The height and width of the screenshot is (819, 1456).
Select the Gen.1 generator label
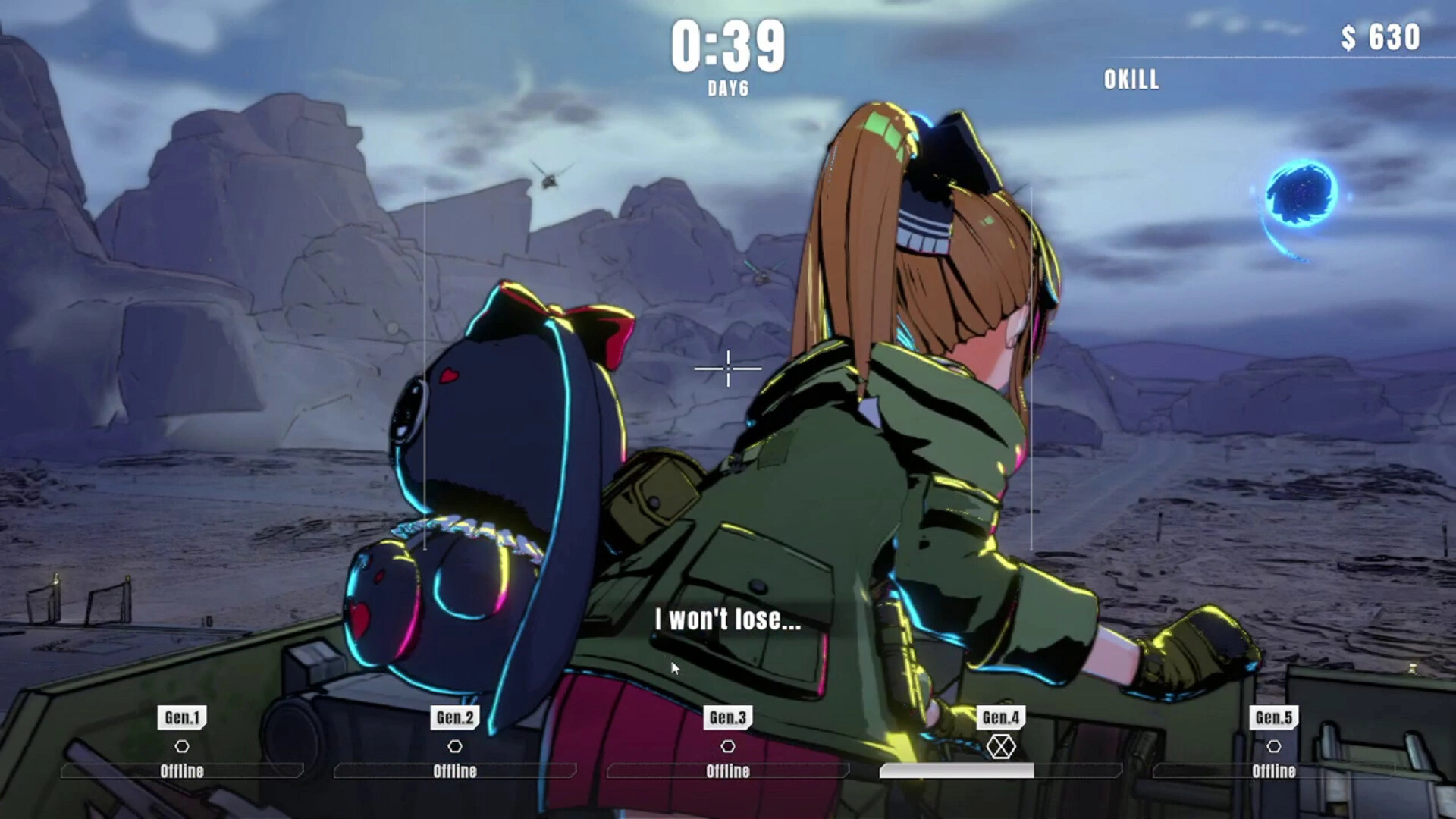(182, 717)
